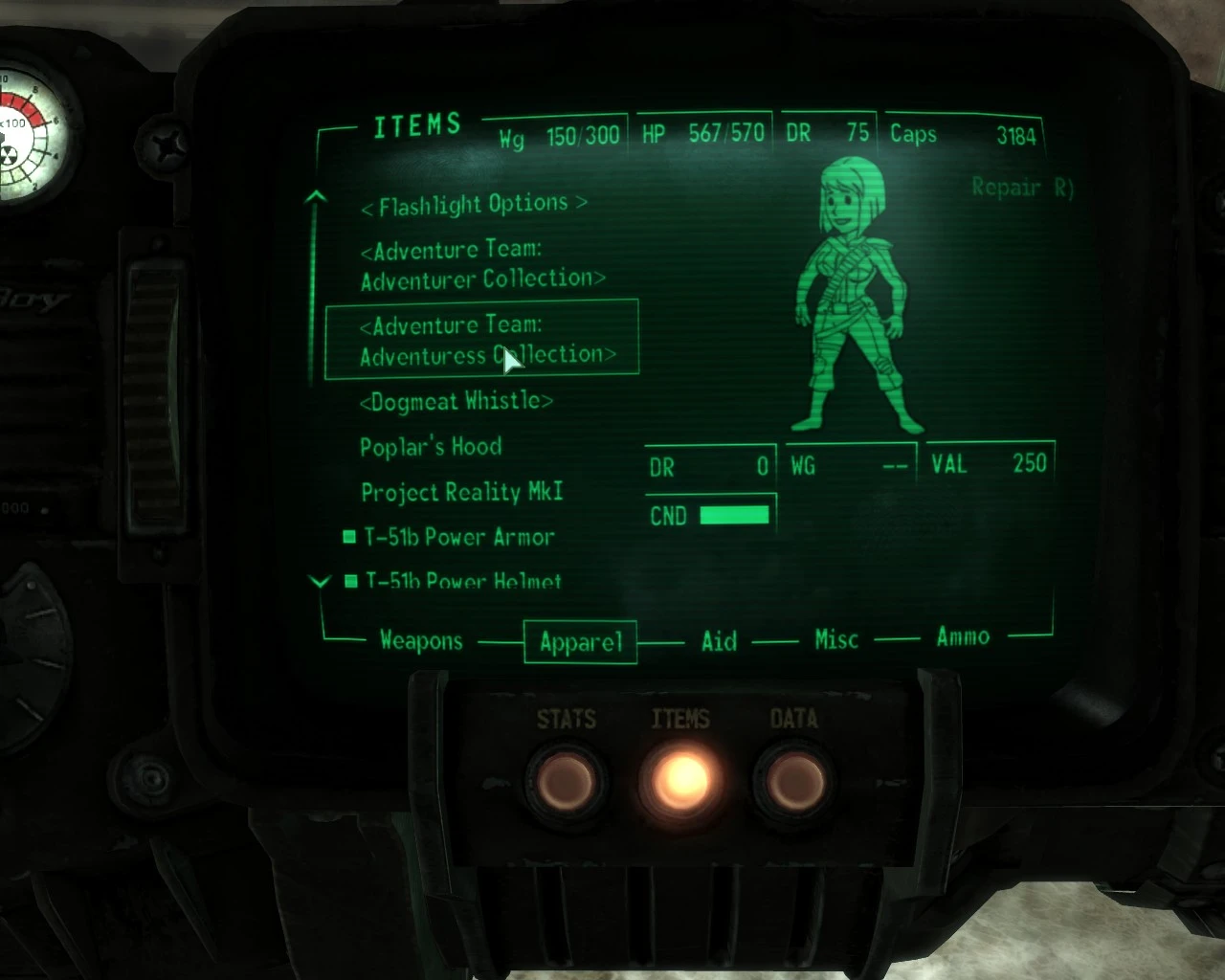The height and width of the screenshot is (980, 1225).
Task: Open the DATA Pip-Boy section
Action: [794, 780]
